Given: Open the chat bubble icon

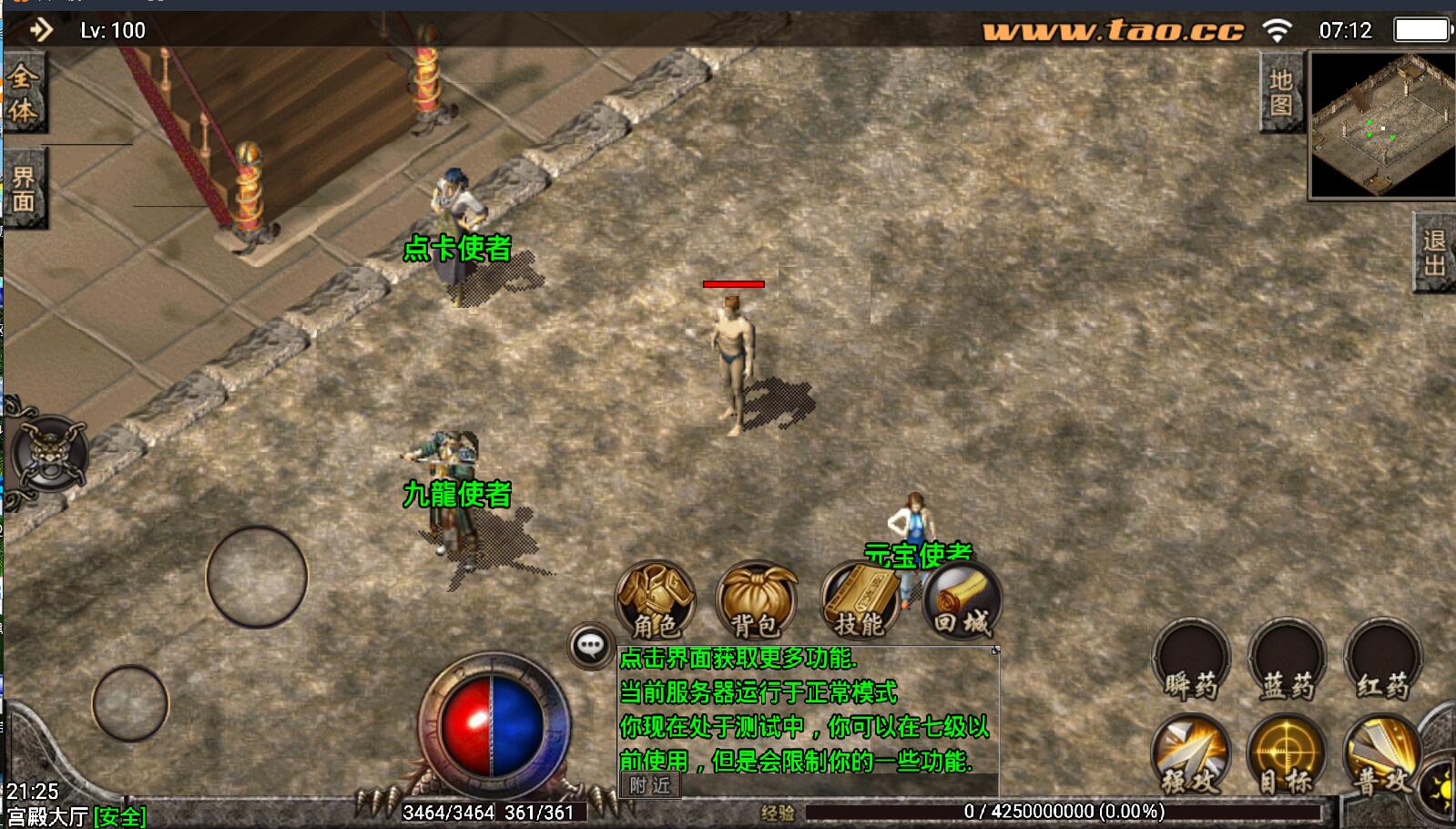Looking at the screenshot, I should tap(590, 647).
